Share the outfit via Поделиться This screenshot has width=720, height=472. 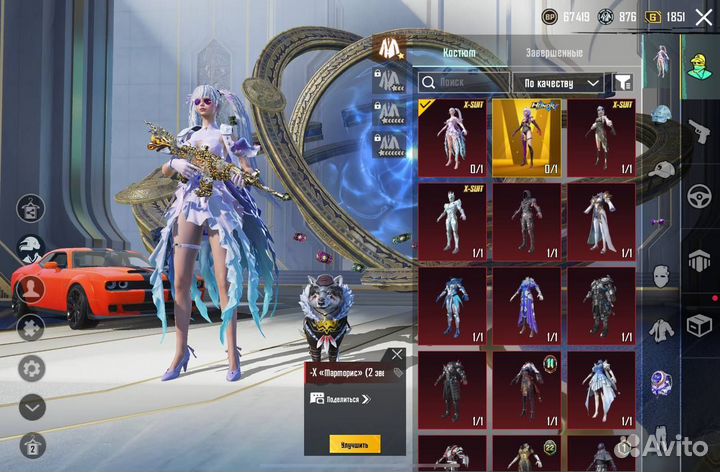point(340,398)
